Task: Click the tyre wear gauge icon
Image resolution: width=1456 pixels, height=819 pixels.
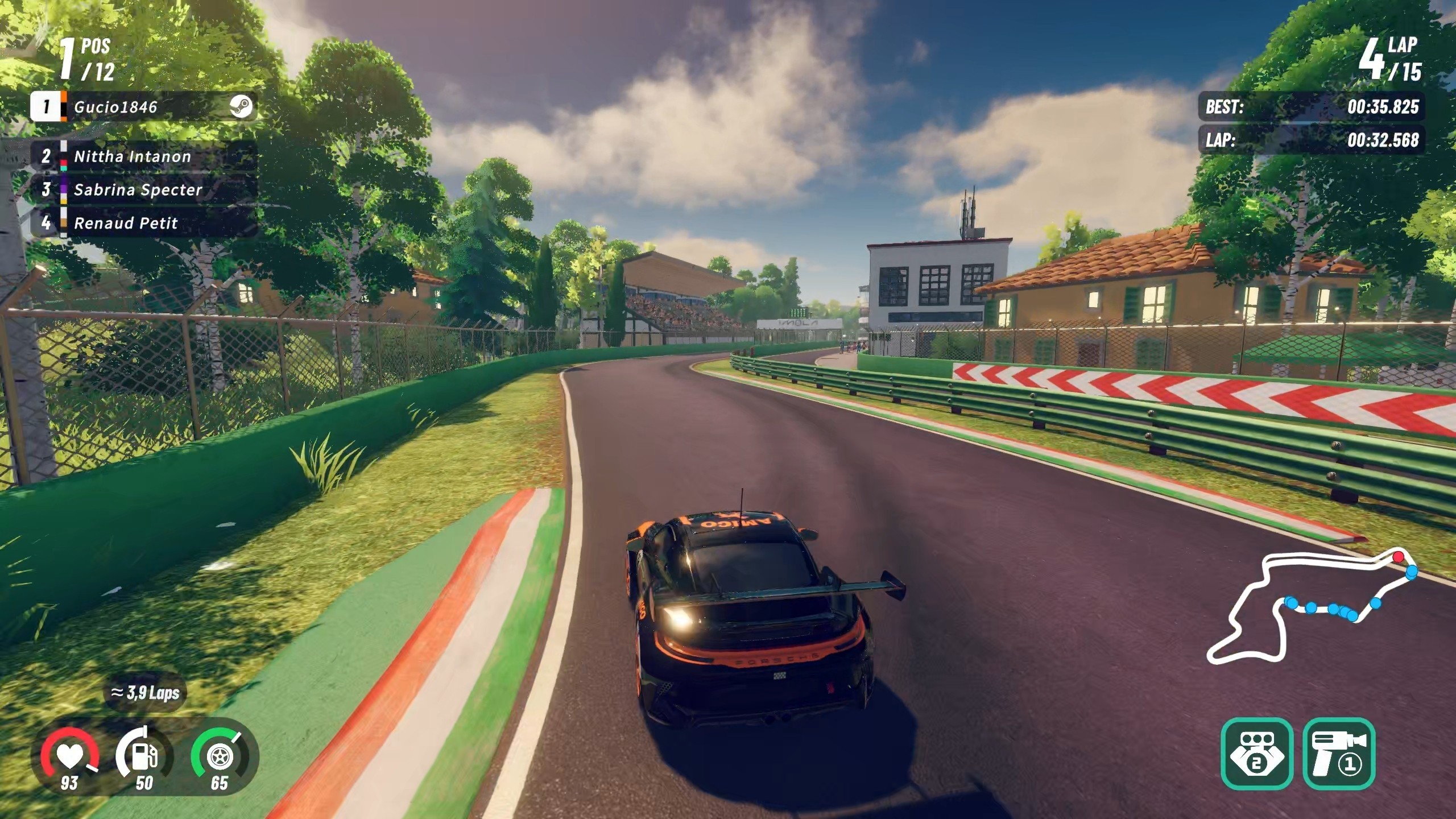Action: tap(219, 756)
